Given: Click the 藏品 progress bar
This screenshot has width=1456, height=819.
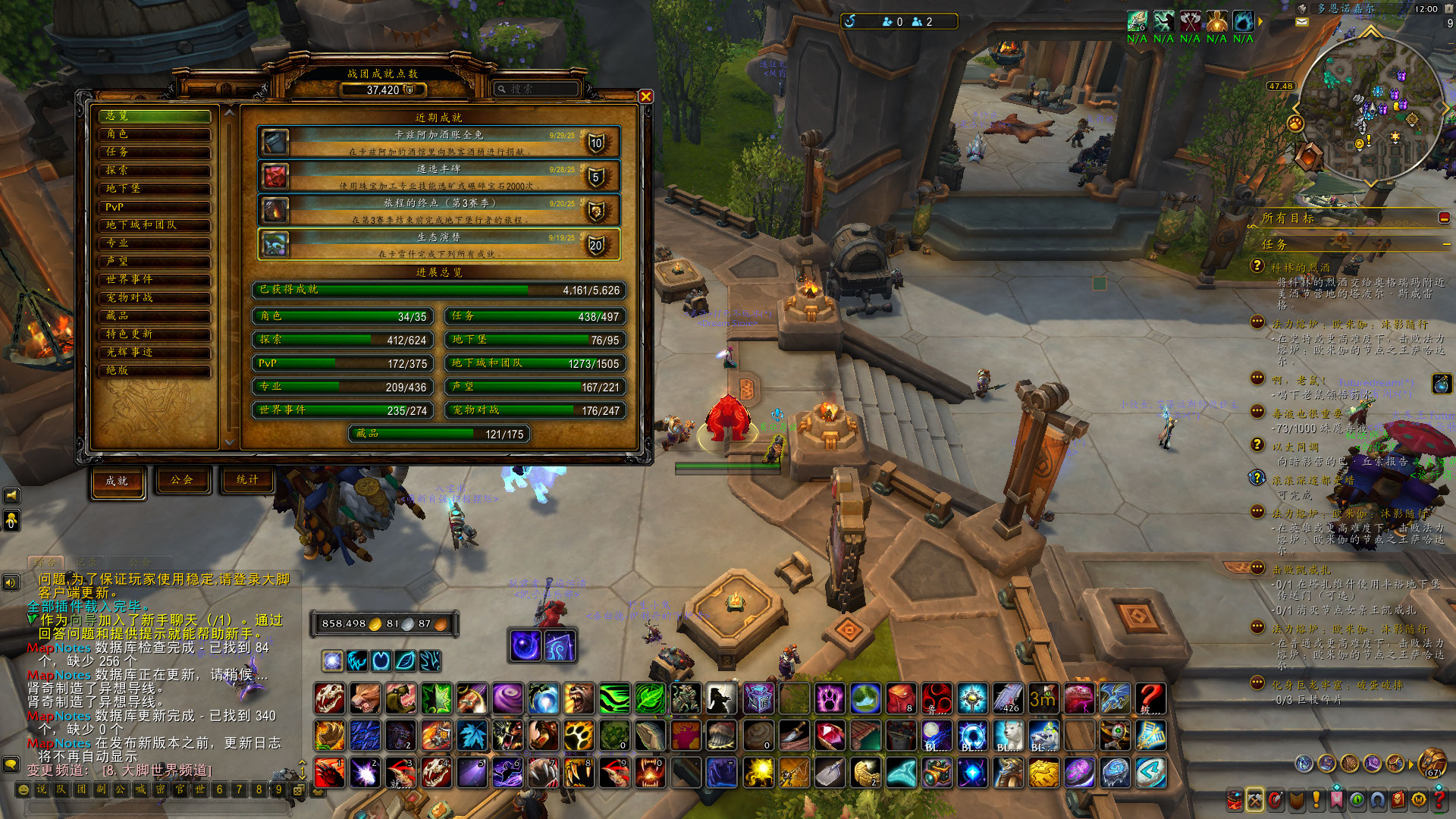Looking at the screenshot, I should [439, 434].
